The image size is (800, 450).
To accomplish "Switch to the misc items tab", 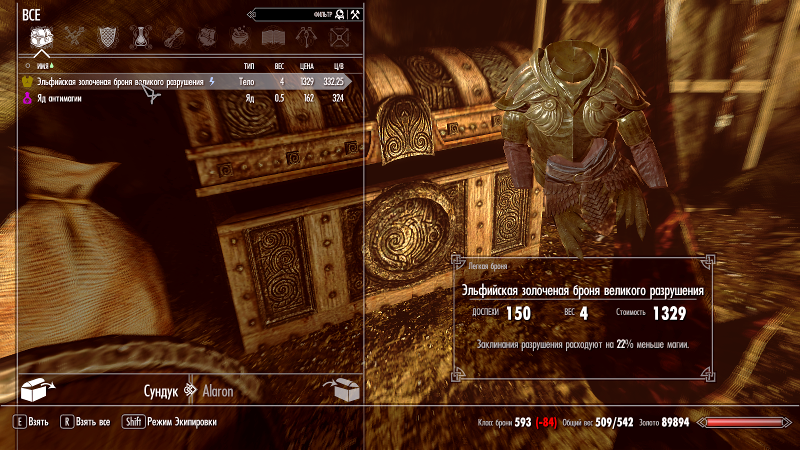I will point(340,38).
